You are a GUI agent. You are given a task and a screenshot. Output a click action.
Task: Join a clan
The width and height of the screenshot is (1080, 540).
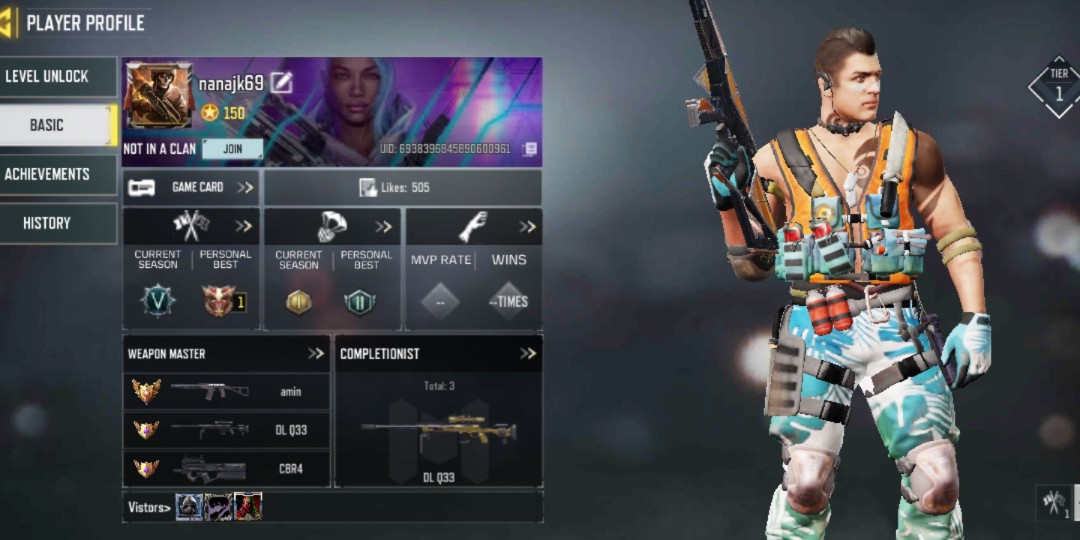coord(232,149)
